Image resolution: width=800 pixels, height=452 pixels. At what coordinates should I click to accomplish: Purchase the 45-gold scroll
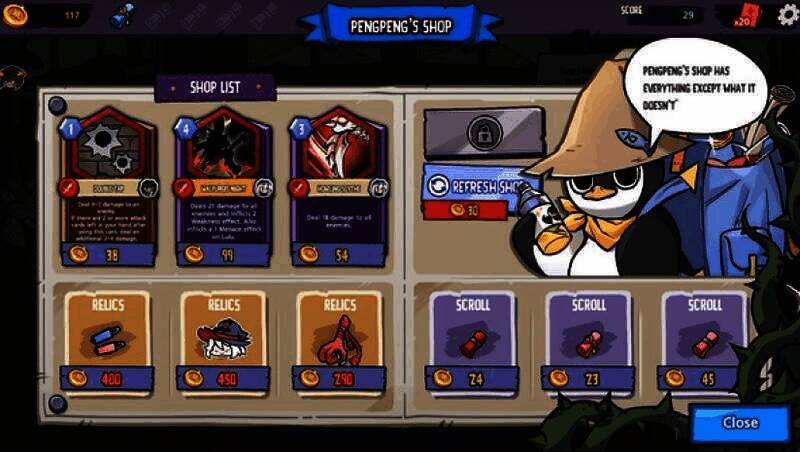pos(704,338)
